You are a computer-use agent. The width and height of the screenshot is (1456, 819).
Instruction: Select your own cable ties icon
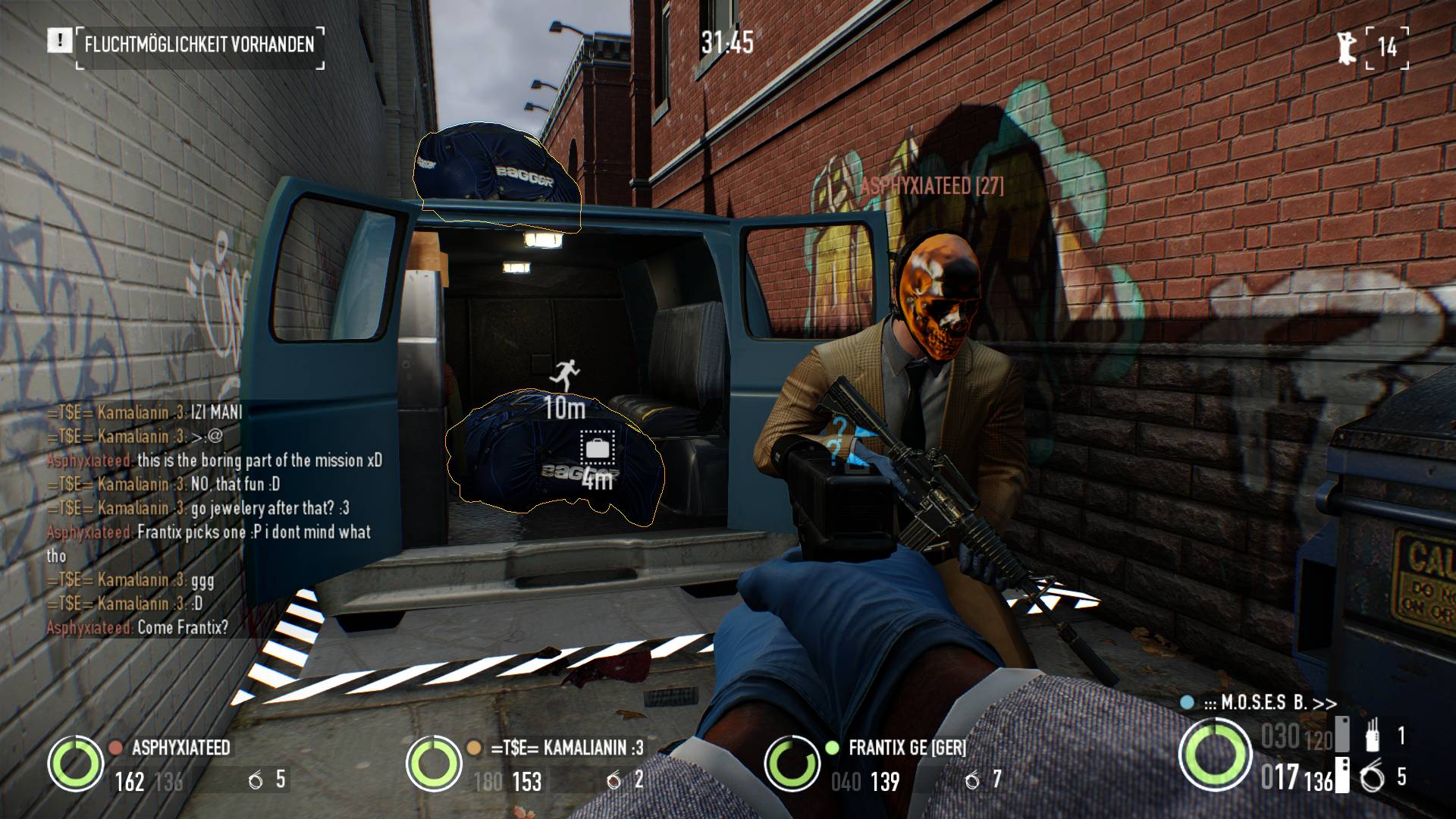(1372, 778)
